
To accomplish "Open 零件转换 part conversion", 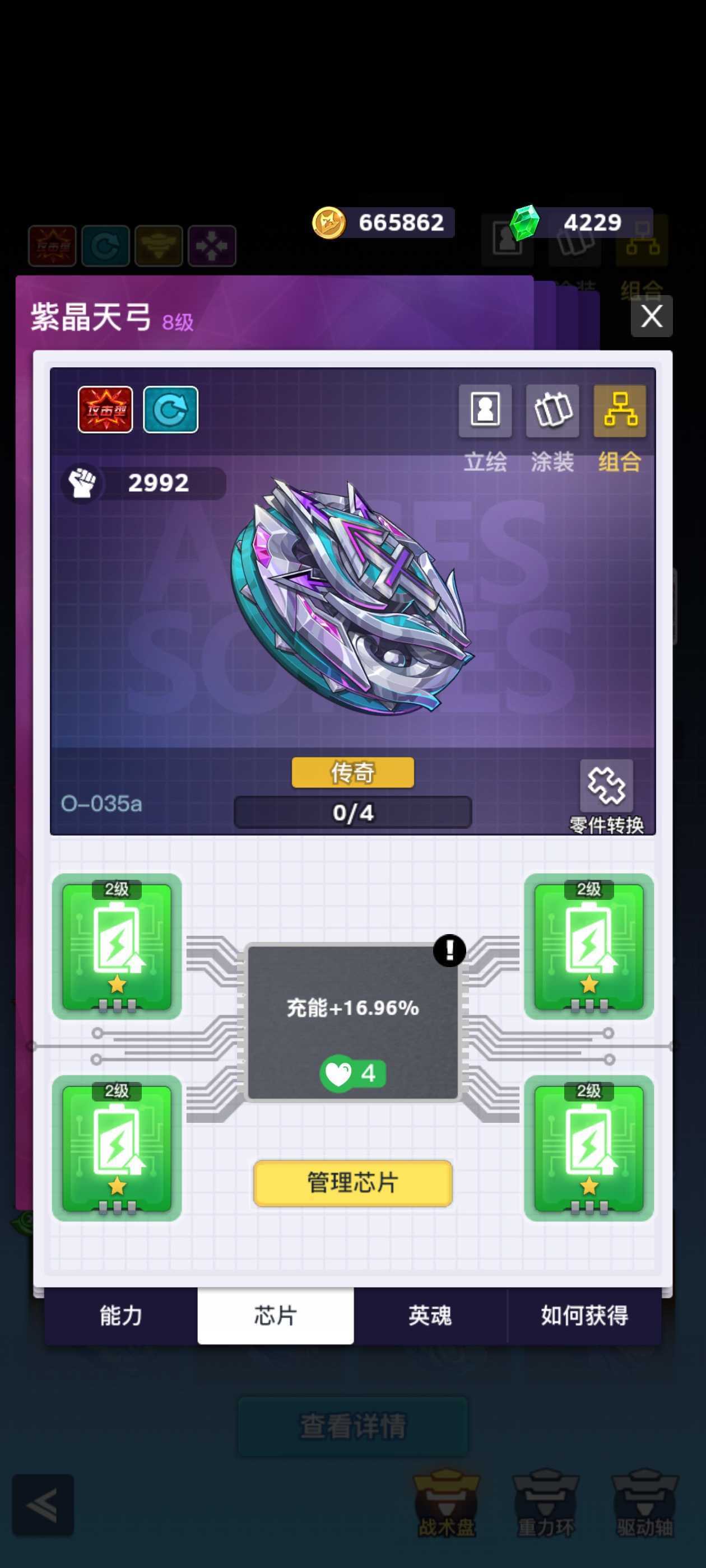I will [606, 786].
